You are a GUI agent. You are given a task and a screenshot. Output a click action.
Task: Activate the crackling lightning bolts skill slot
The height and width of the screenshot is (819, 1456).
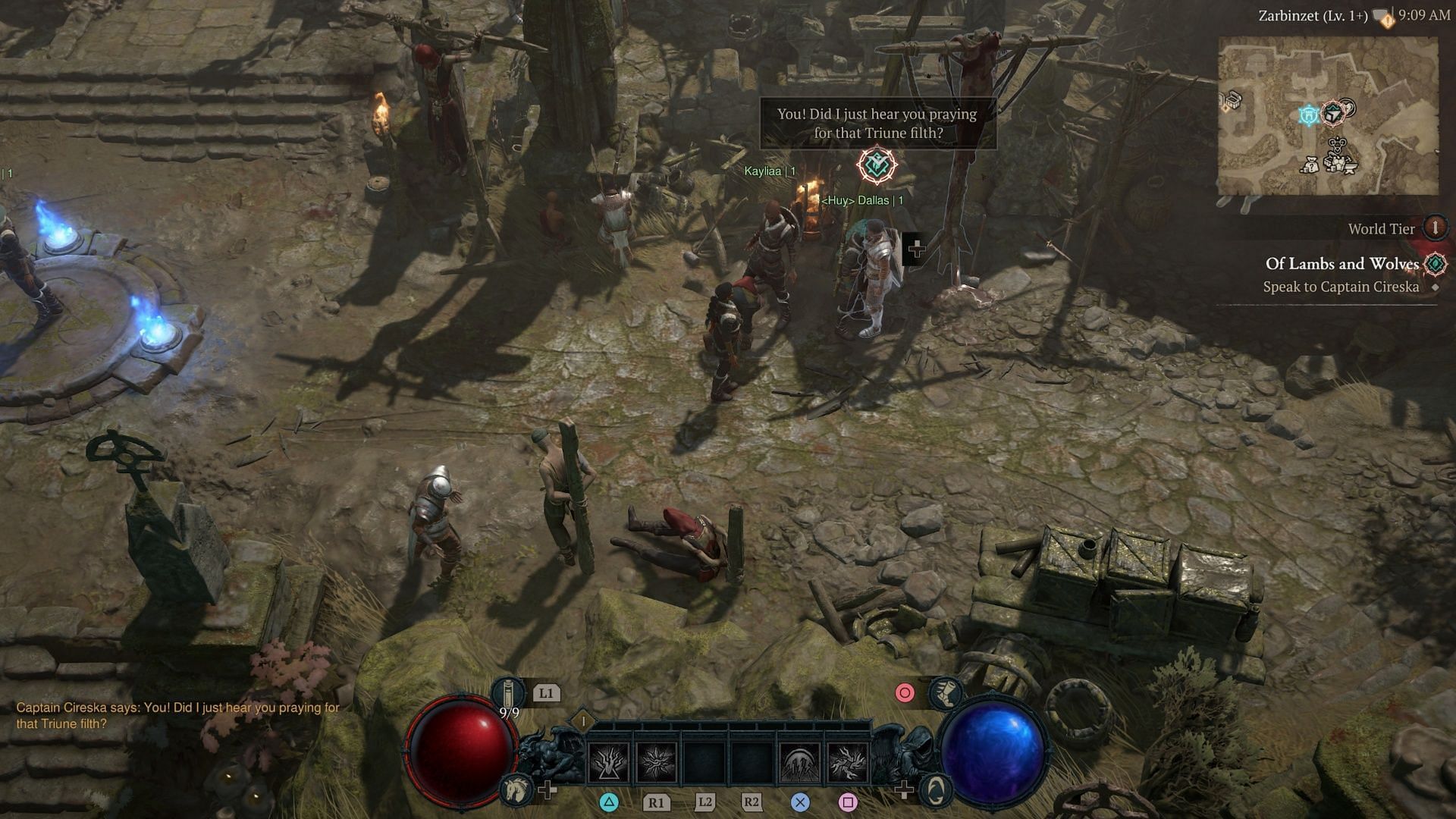848,761
